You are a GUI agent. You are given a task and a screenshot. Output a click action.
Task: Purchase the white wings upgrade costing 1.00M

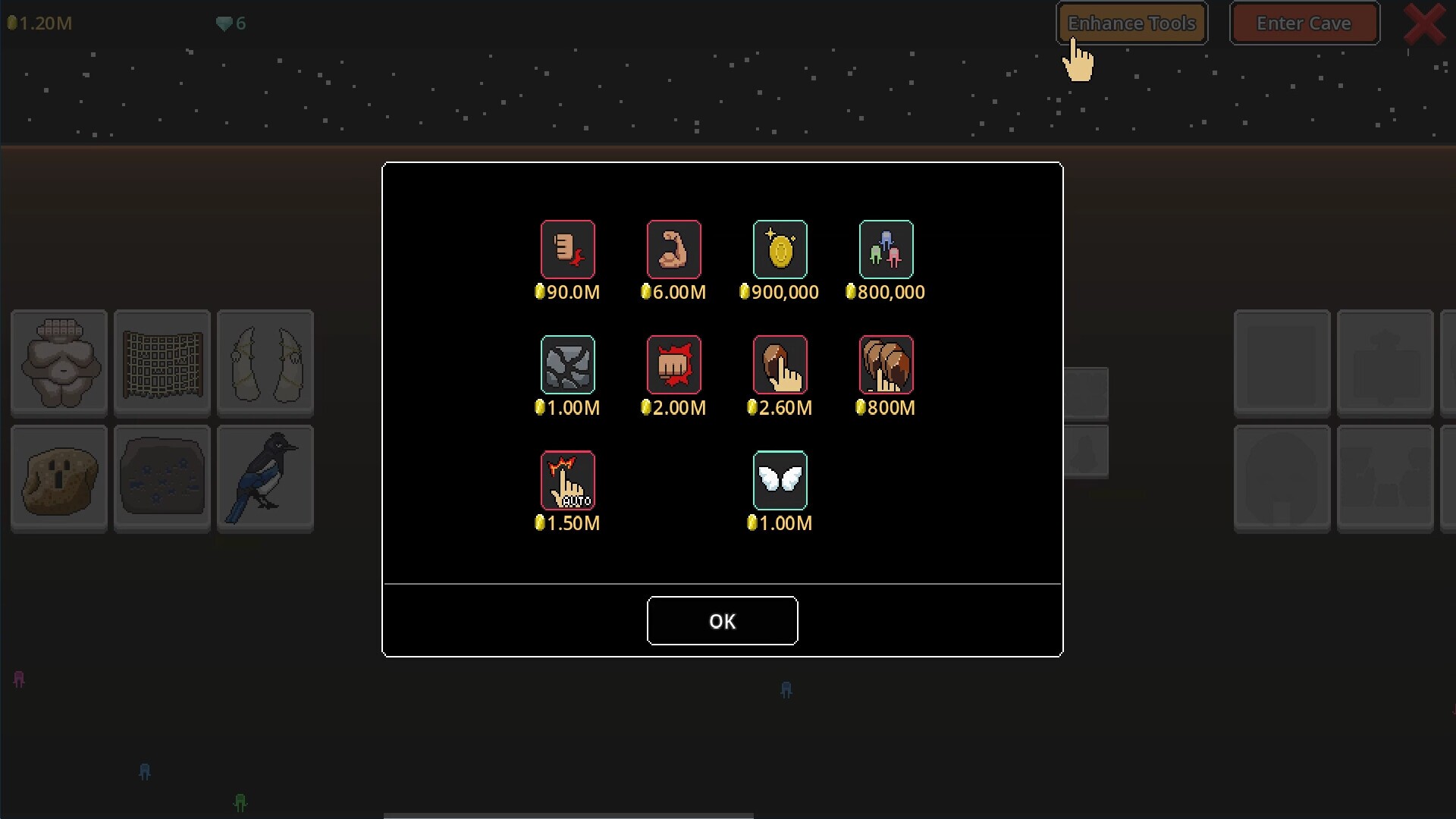pyautogui.click(x=780, y=480)
